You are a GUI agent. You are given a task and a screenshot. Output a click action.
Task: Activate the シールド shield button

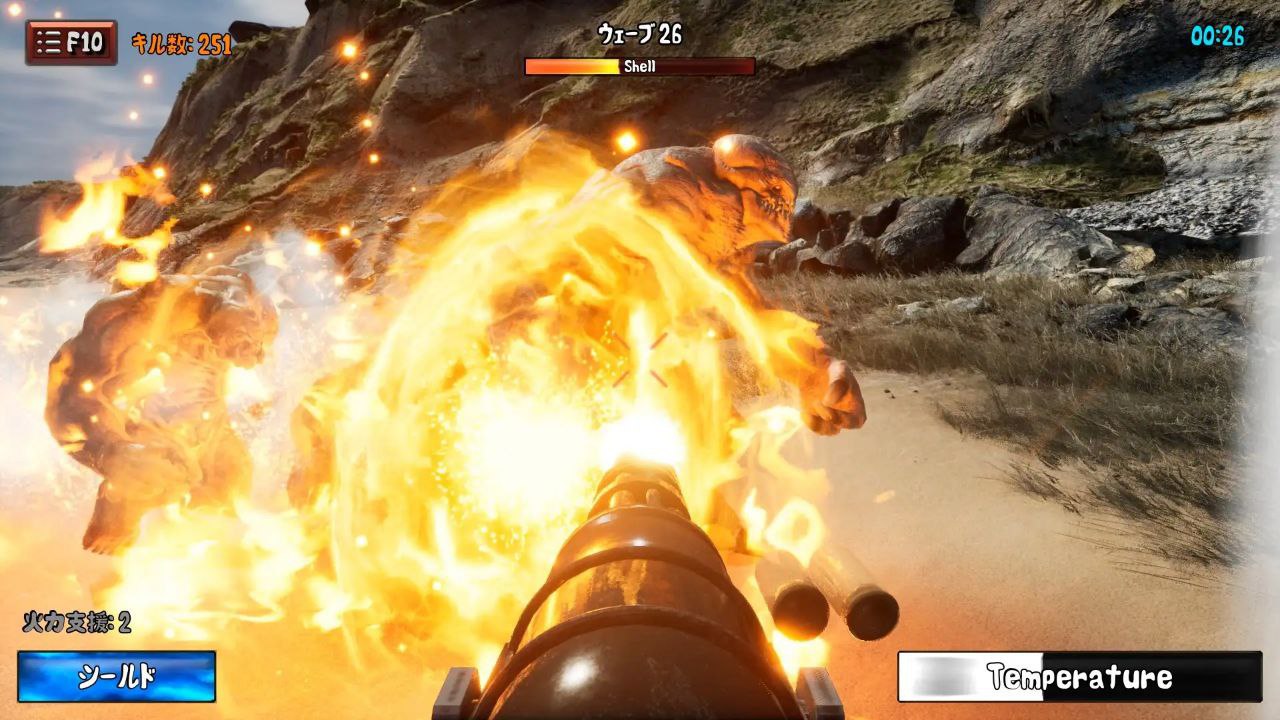click(116, 677)
